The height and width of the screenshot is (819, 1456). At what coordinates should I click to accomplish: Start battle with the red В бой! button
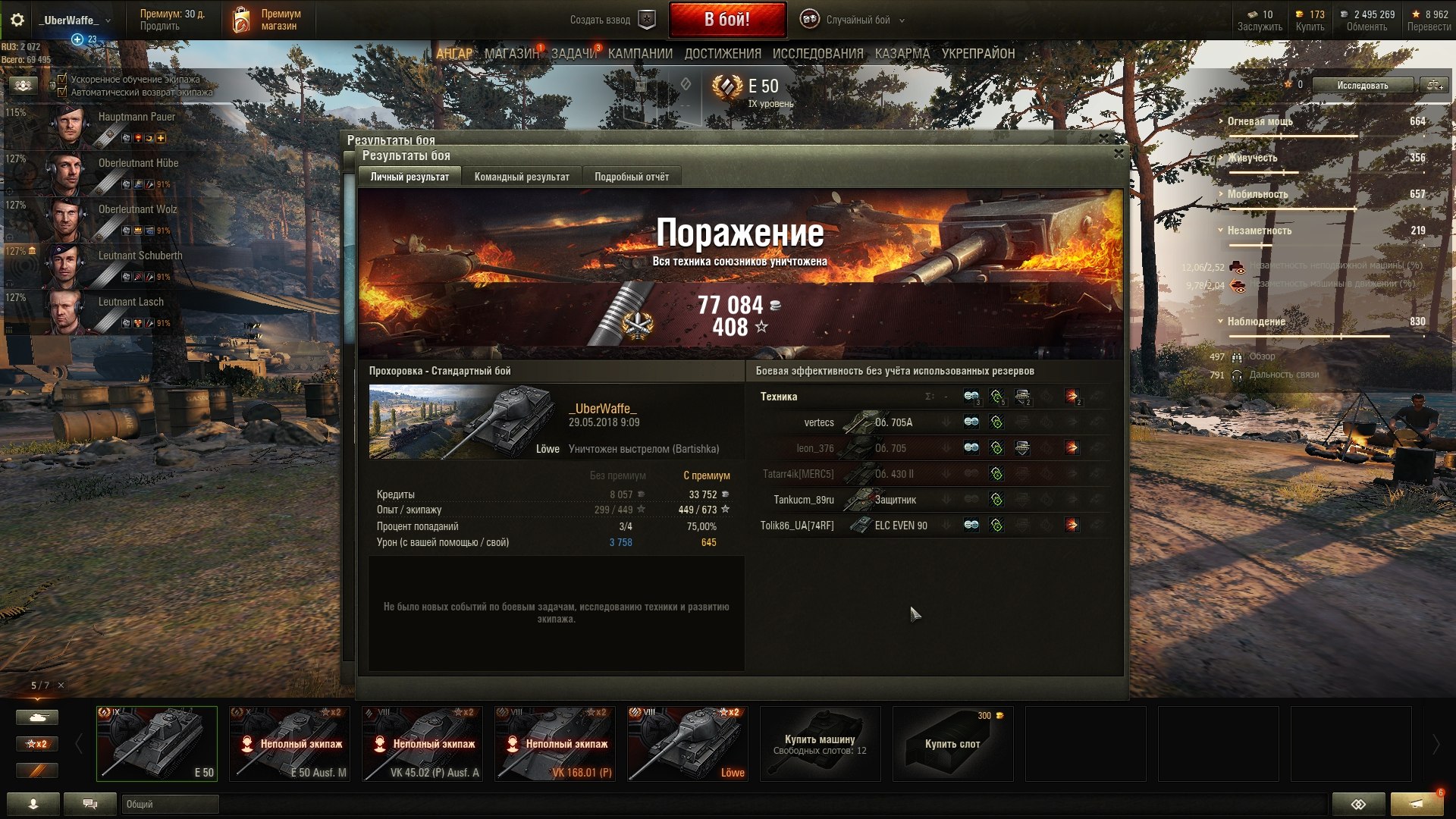click(x=726, y=20)
